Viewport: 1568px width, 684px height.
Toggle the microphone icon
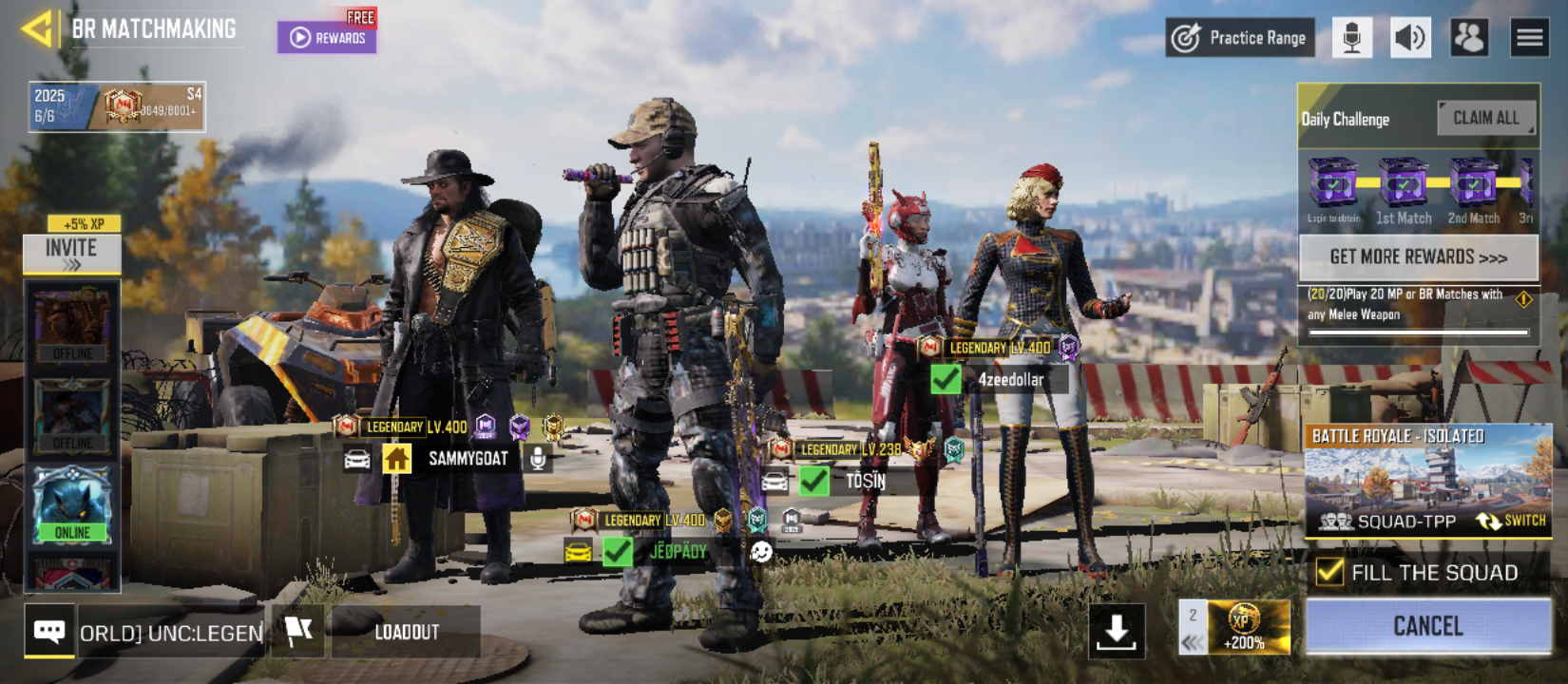[x=1351, y=38]
